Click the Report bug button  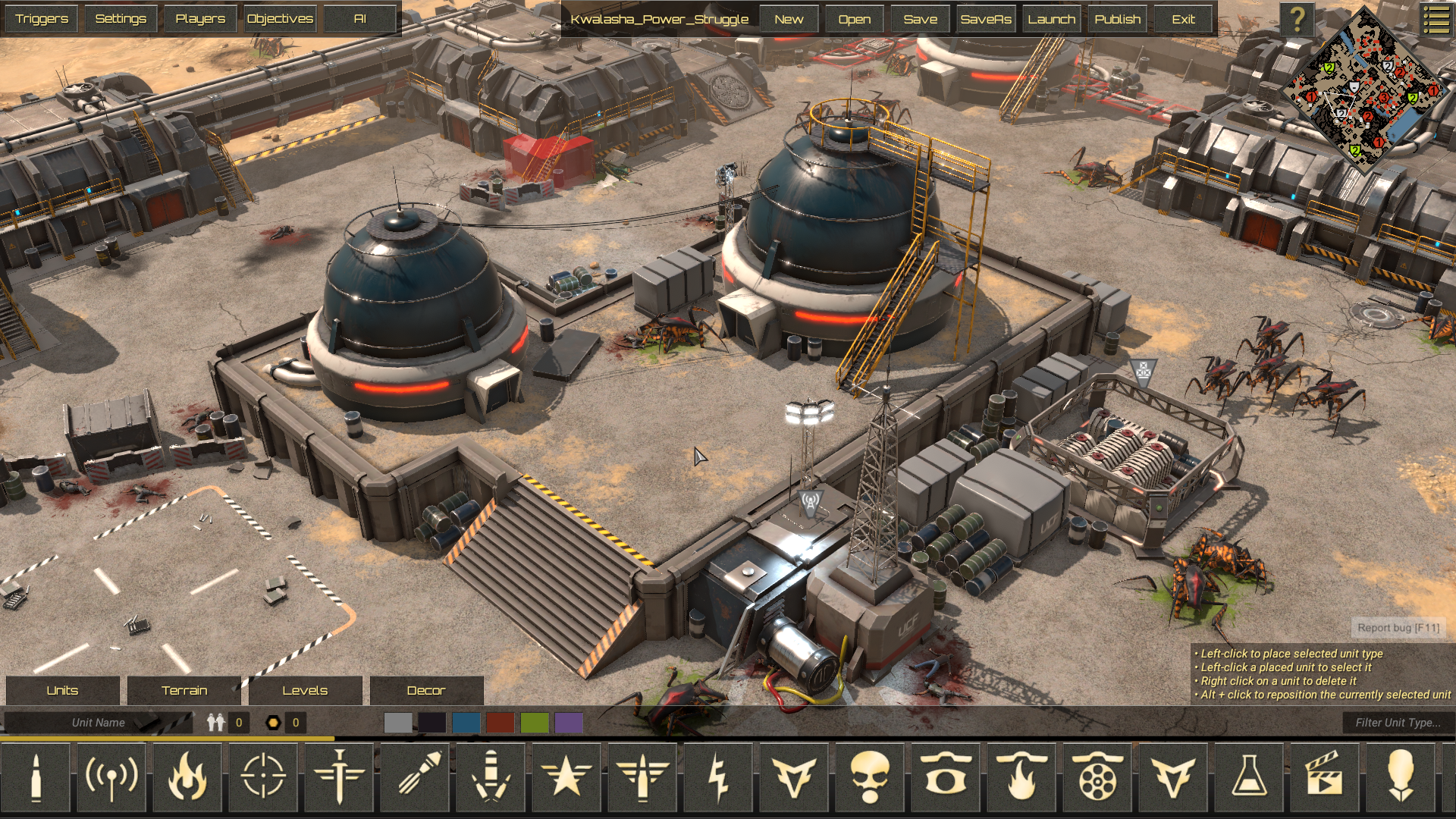[1398, 628]
